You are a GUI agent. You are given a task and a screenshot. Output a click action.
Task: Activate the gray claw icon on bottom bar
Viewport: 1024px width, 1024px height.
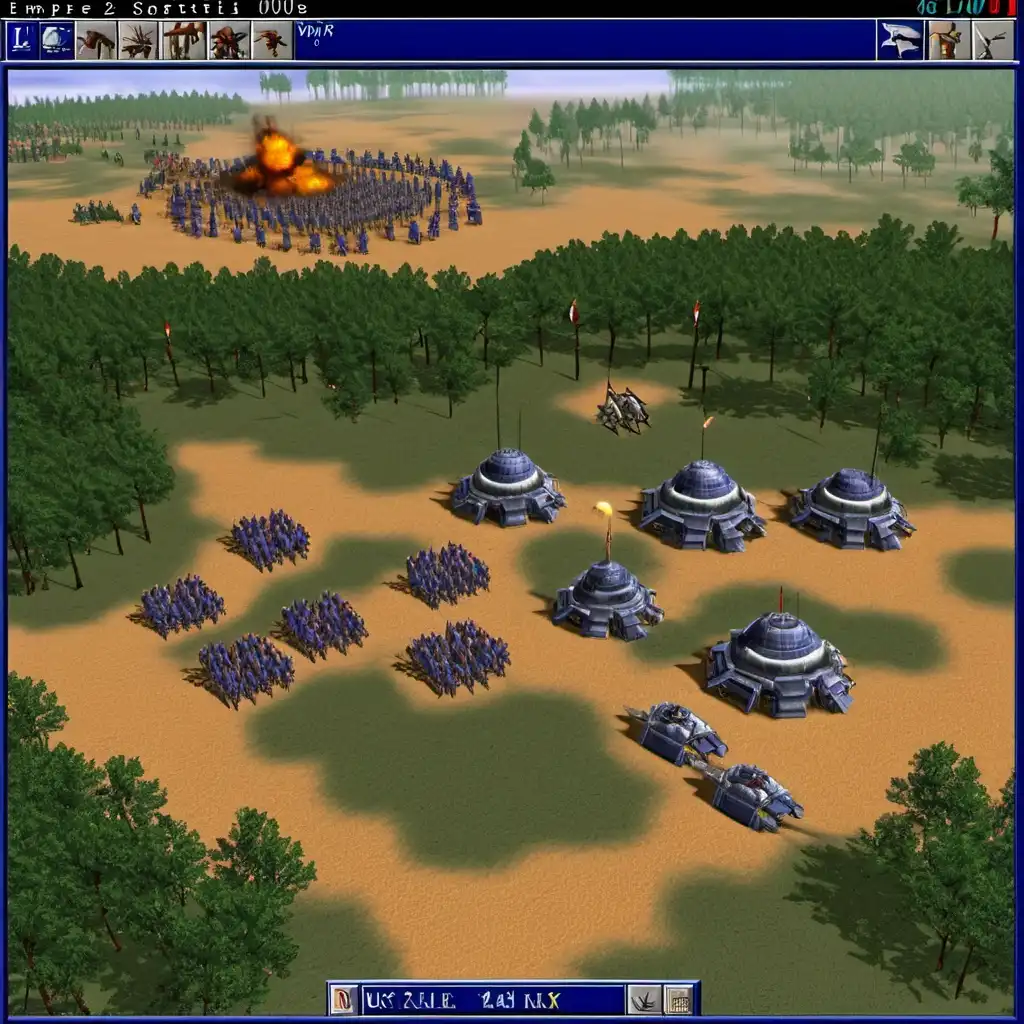[x=643, y=999]
